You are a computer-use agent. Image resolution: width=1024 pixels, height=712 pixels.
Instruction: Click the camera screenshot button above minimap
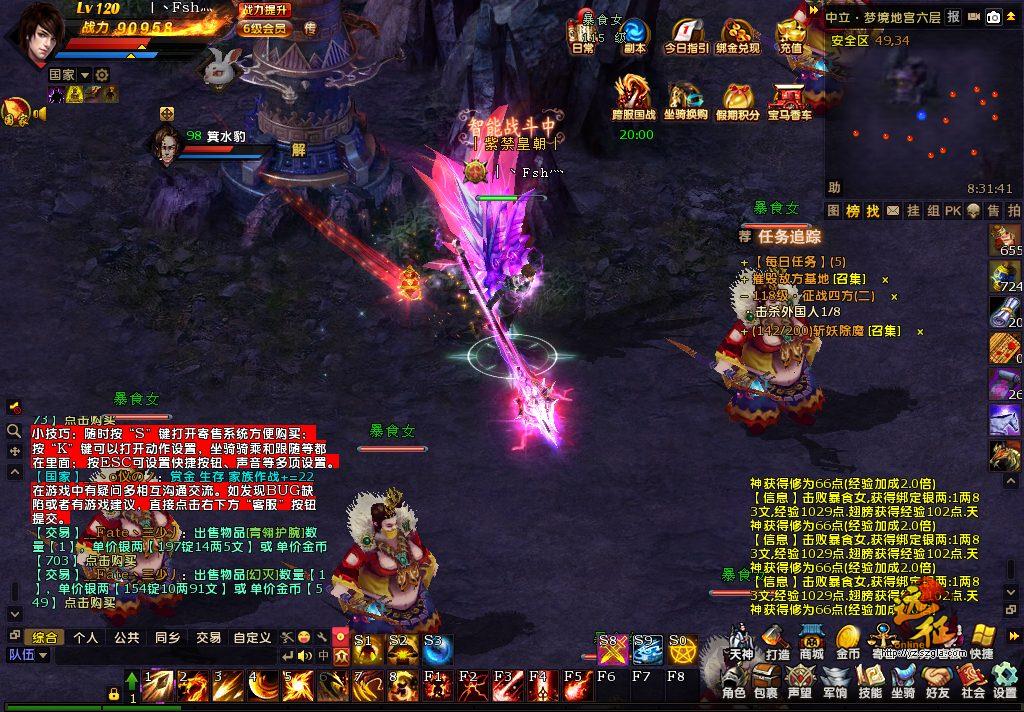pyautogui.click(x=993, y=16)
